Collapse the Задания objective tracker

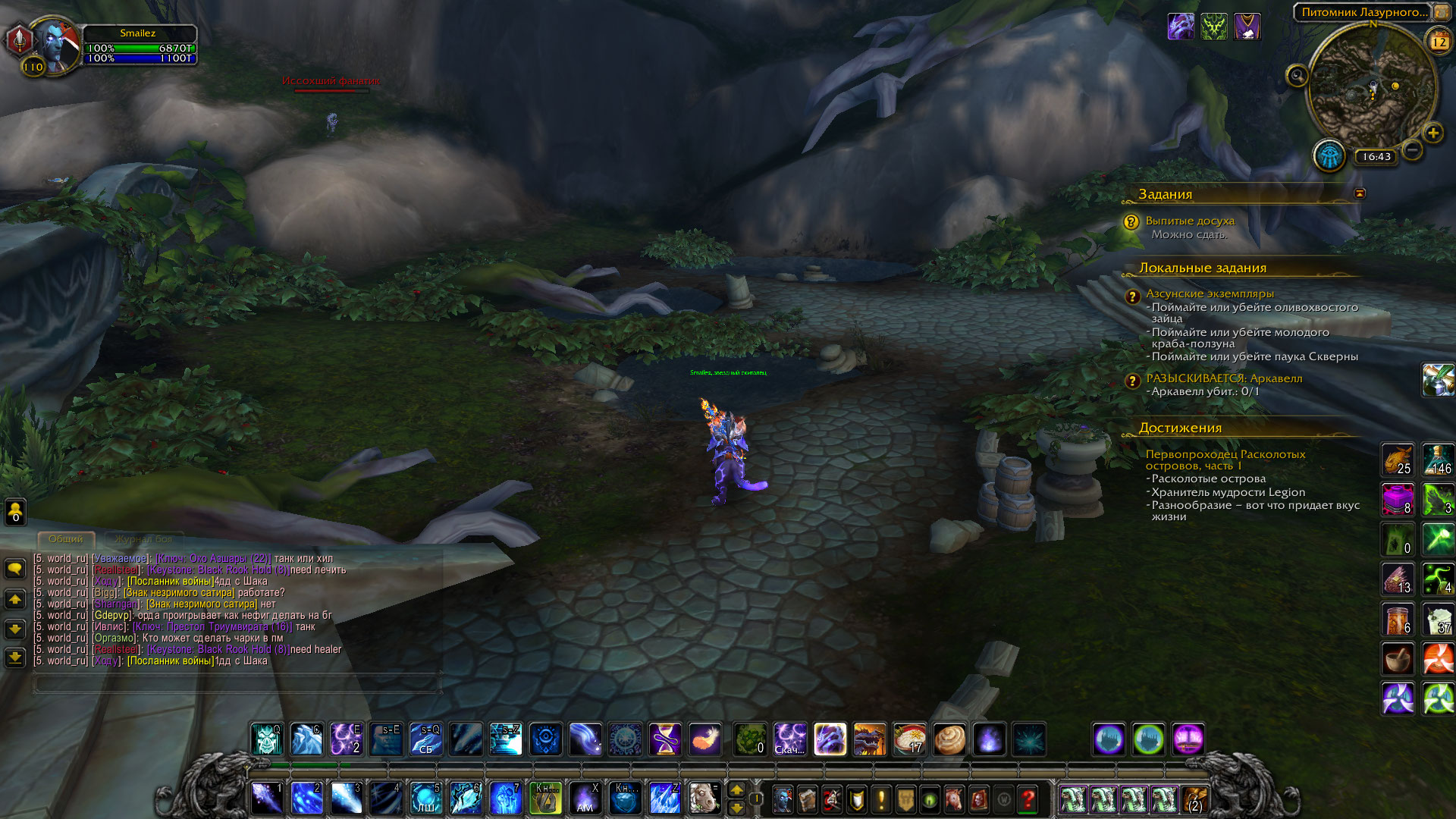[1360, 193]
